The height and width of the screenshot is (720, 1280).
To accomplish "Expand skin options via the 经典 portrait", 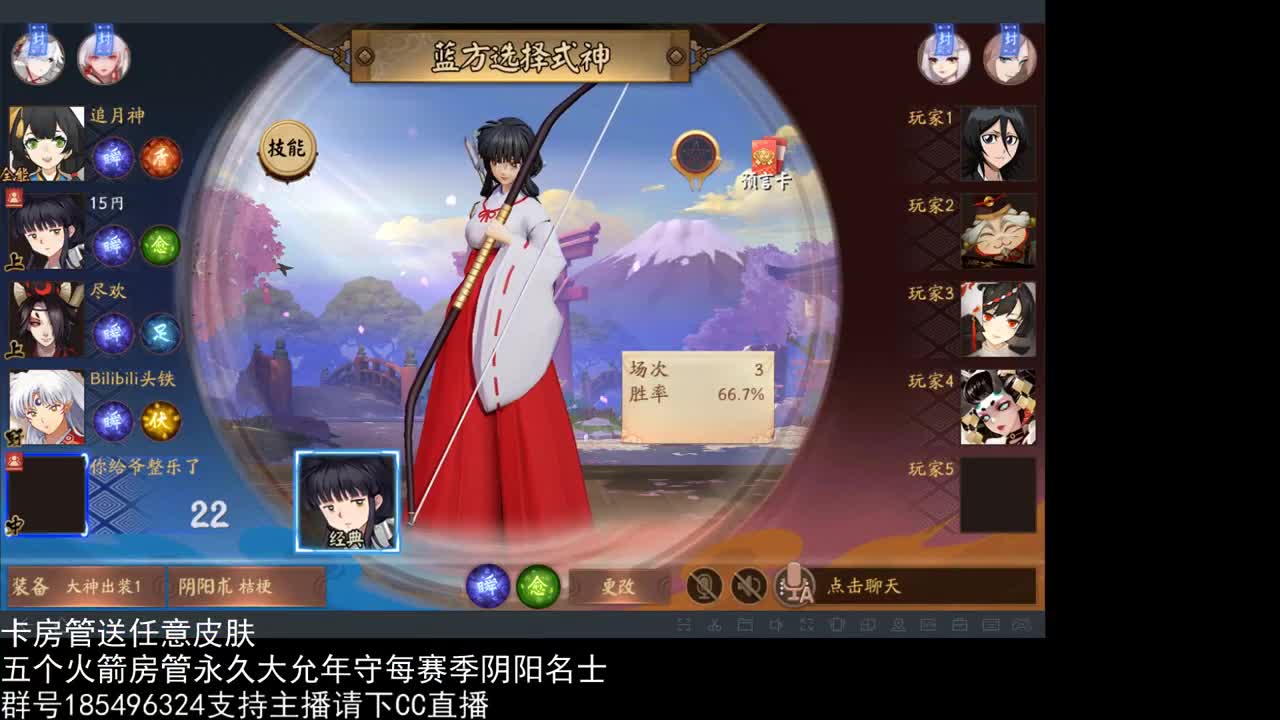I will 349,500.
